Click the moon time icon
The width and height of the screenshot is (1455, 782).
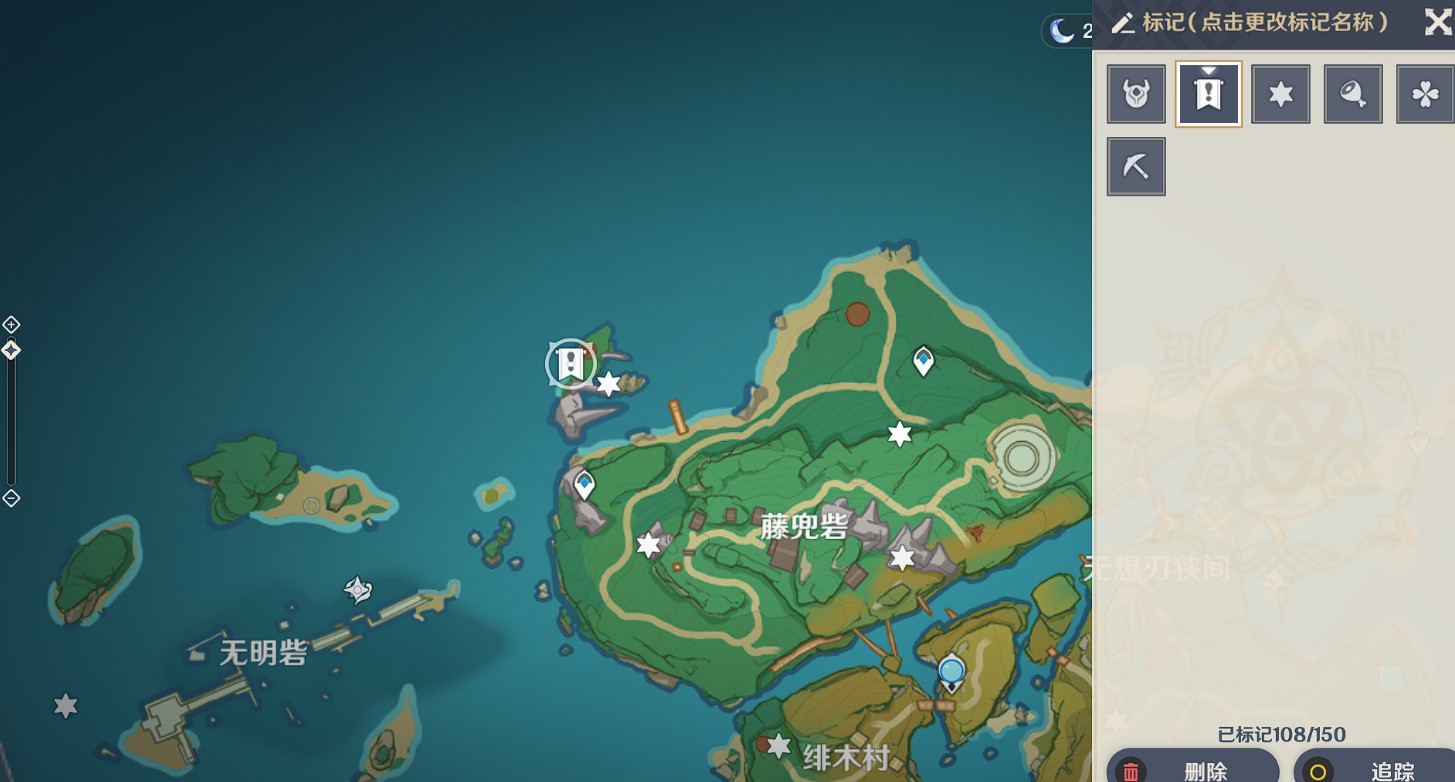[1061, 31]
